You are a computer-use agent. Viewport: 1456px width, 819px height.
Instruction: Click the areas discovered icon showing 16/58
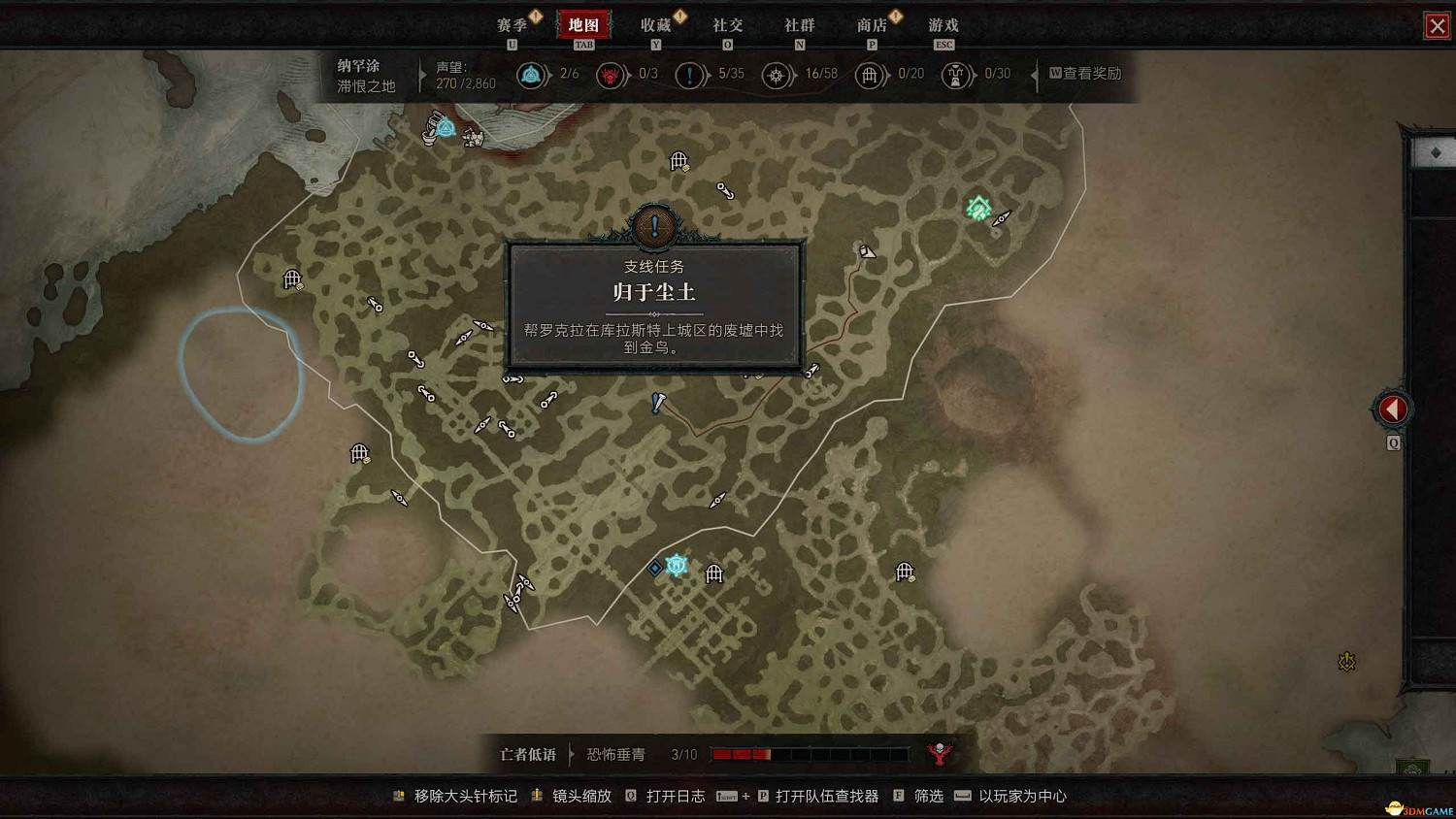pyautogui.click(x=778, y=75)
